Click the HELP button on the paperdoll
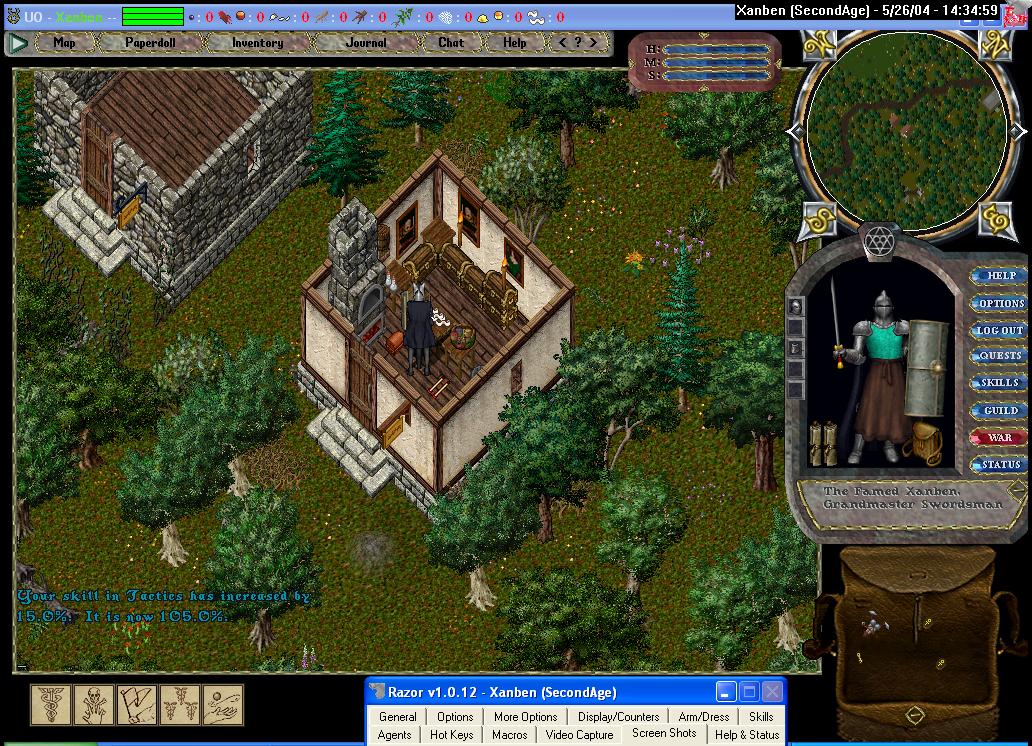This screenshot has width=1032, height=746. pos(1000,276)
